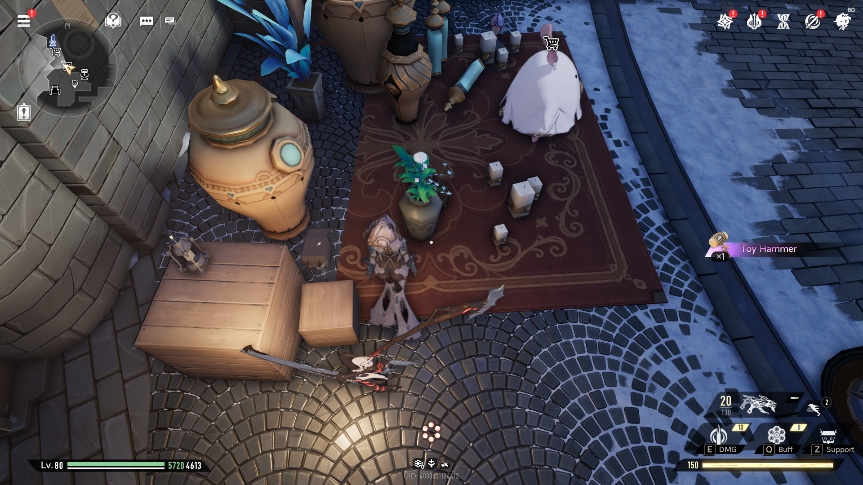
Task: Open the trident crest icon with alert
Action: 755,21
